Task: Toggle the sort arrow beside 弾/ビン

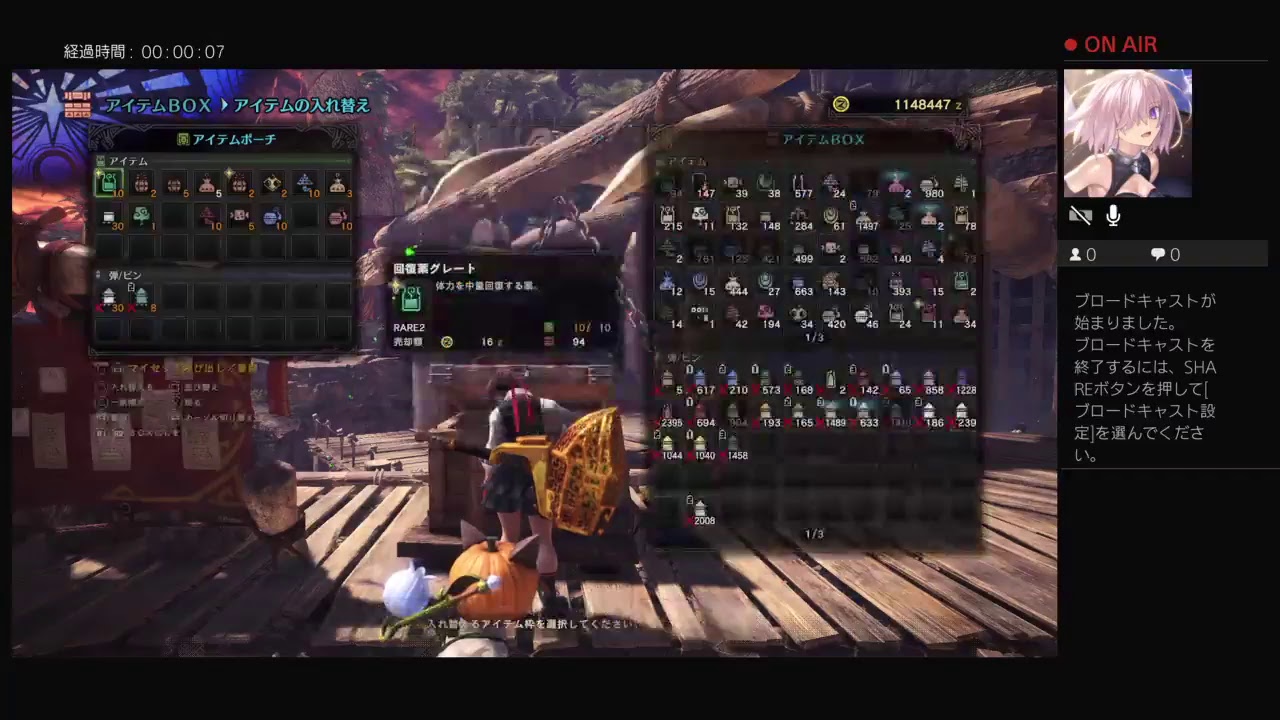Action: (96, 273)
